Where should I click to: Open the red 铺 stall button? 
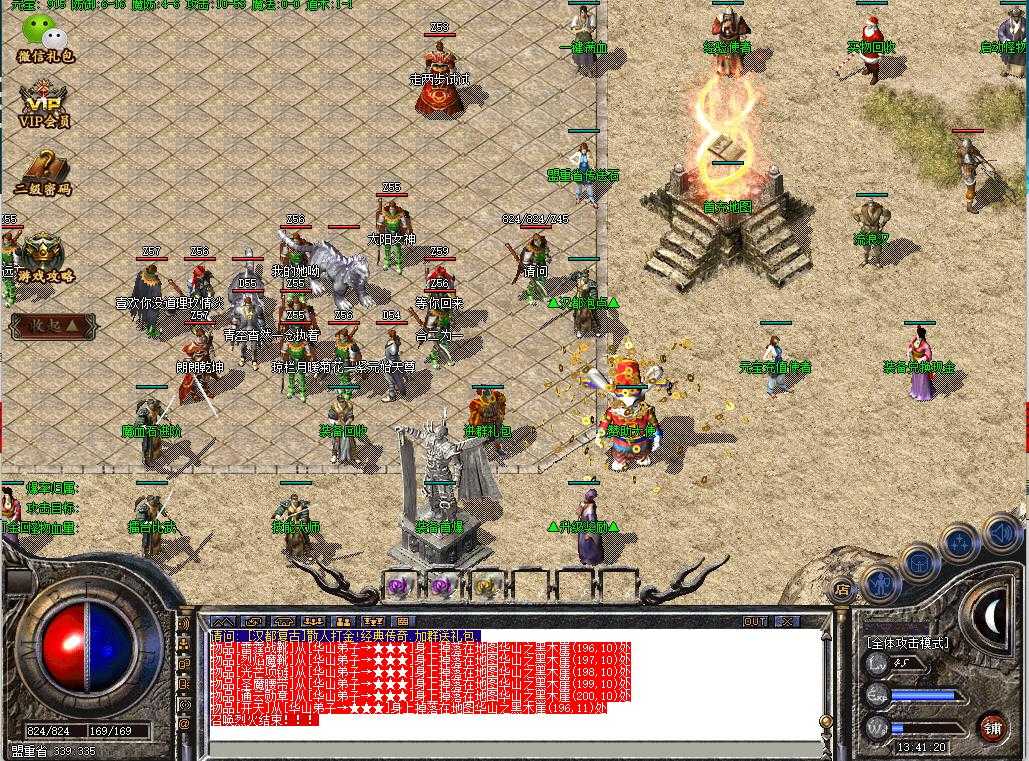pos(992,726)
